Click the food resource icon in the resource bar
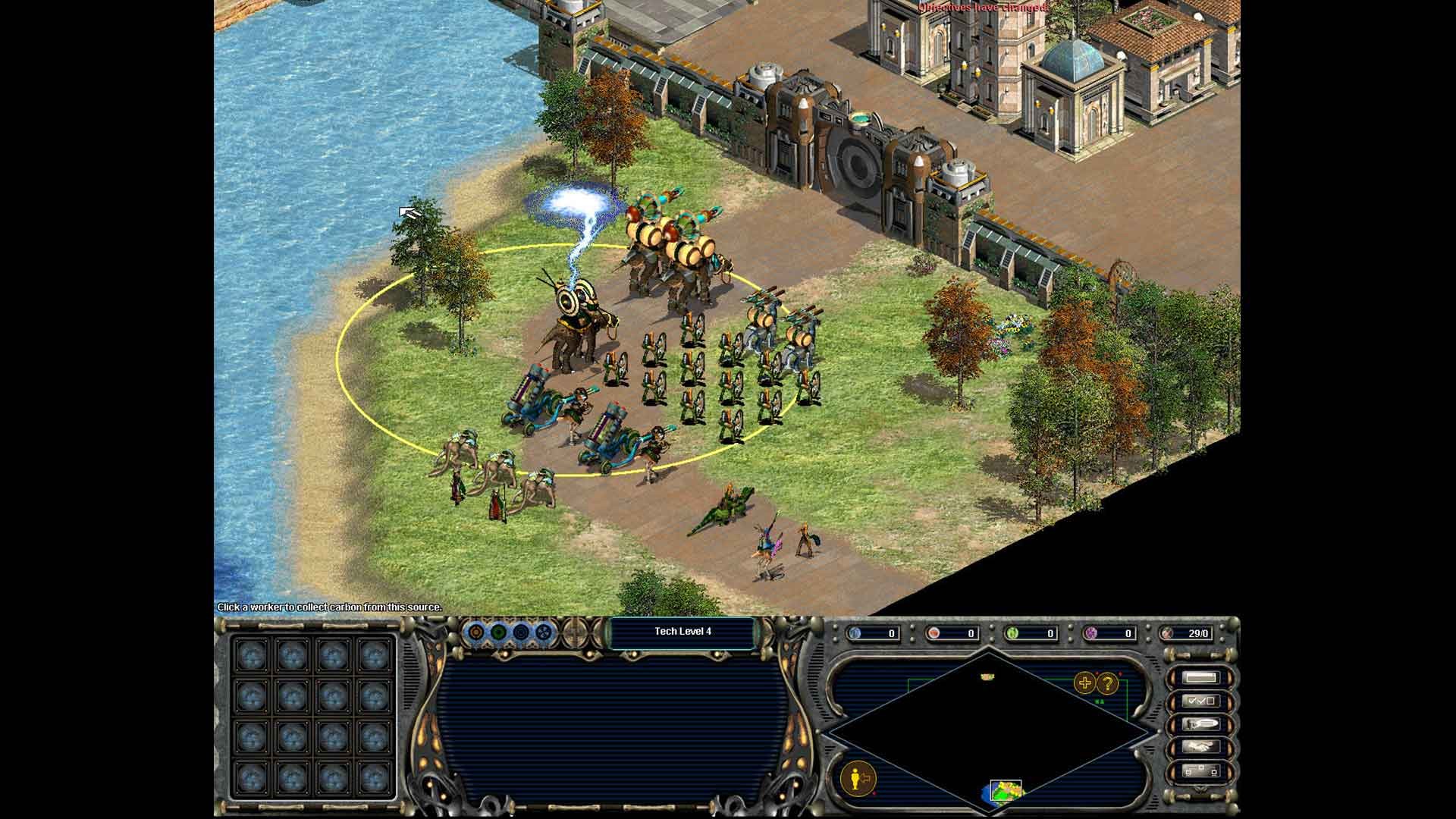Screen dimensions: 1456x819 (x=934, y=634)
